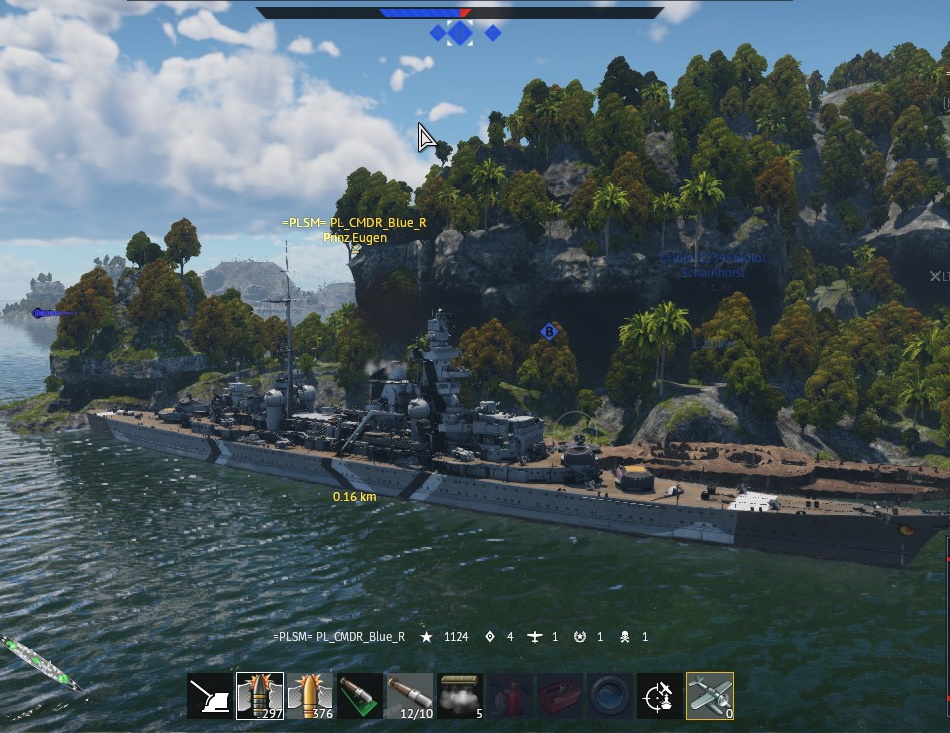Choose the shell type with 297 rounds
The image size is (950, 733).
pos(260,696)
